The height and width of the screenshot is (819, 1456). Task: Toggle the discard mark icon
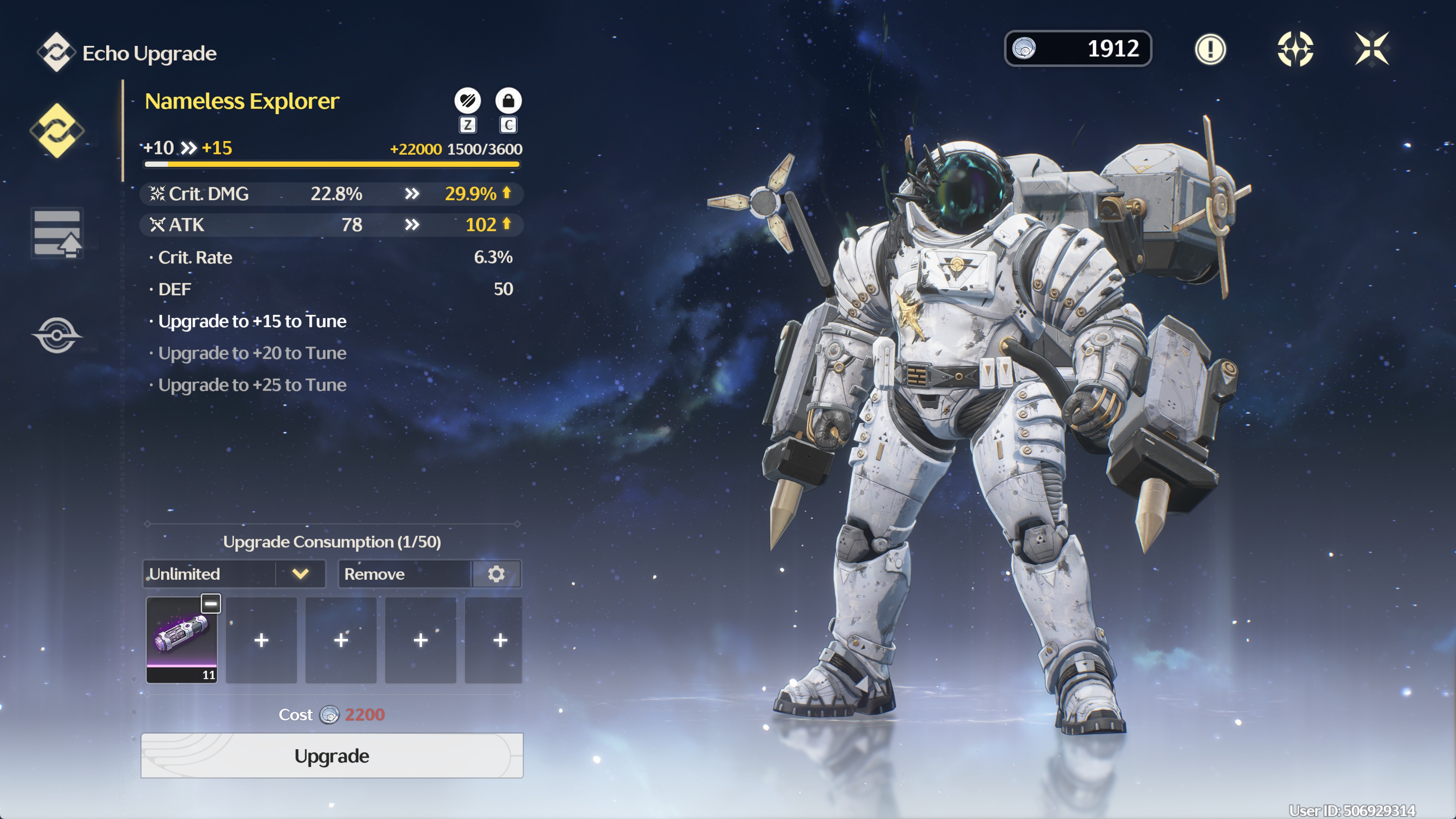468,101
